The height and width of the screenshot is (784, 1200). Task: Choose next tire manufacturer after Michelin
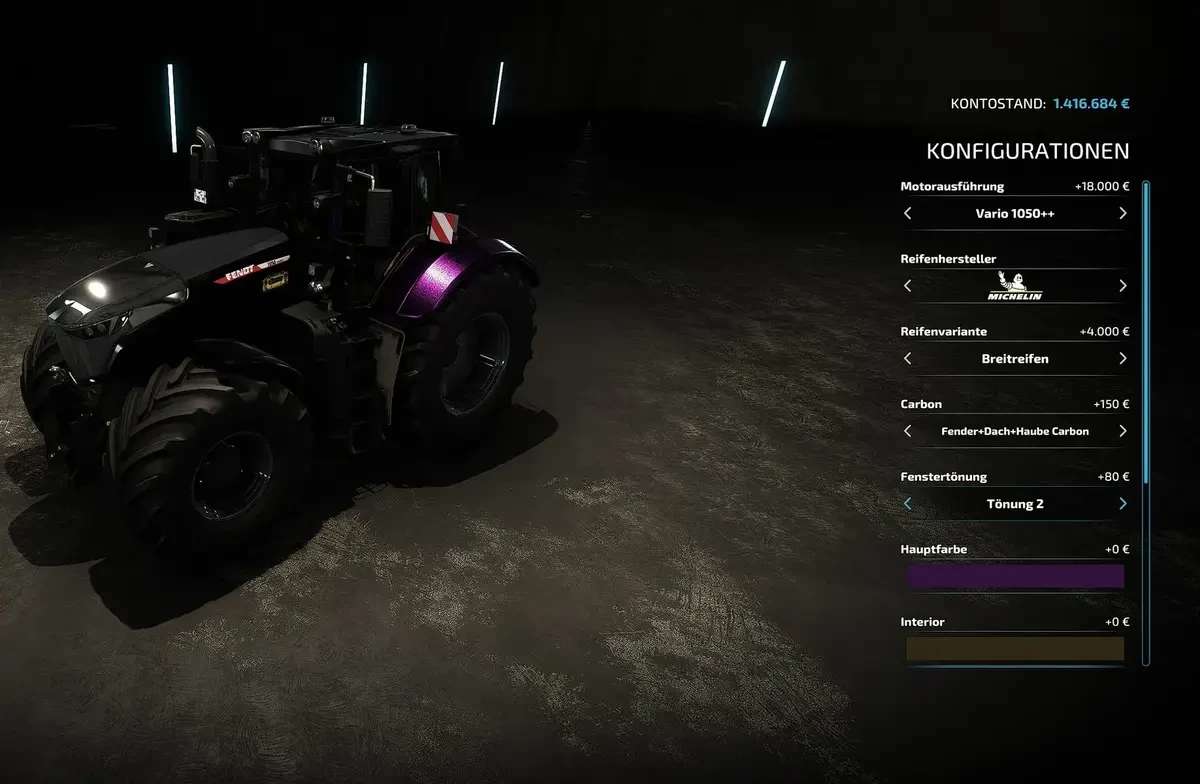point(1122,286)
